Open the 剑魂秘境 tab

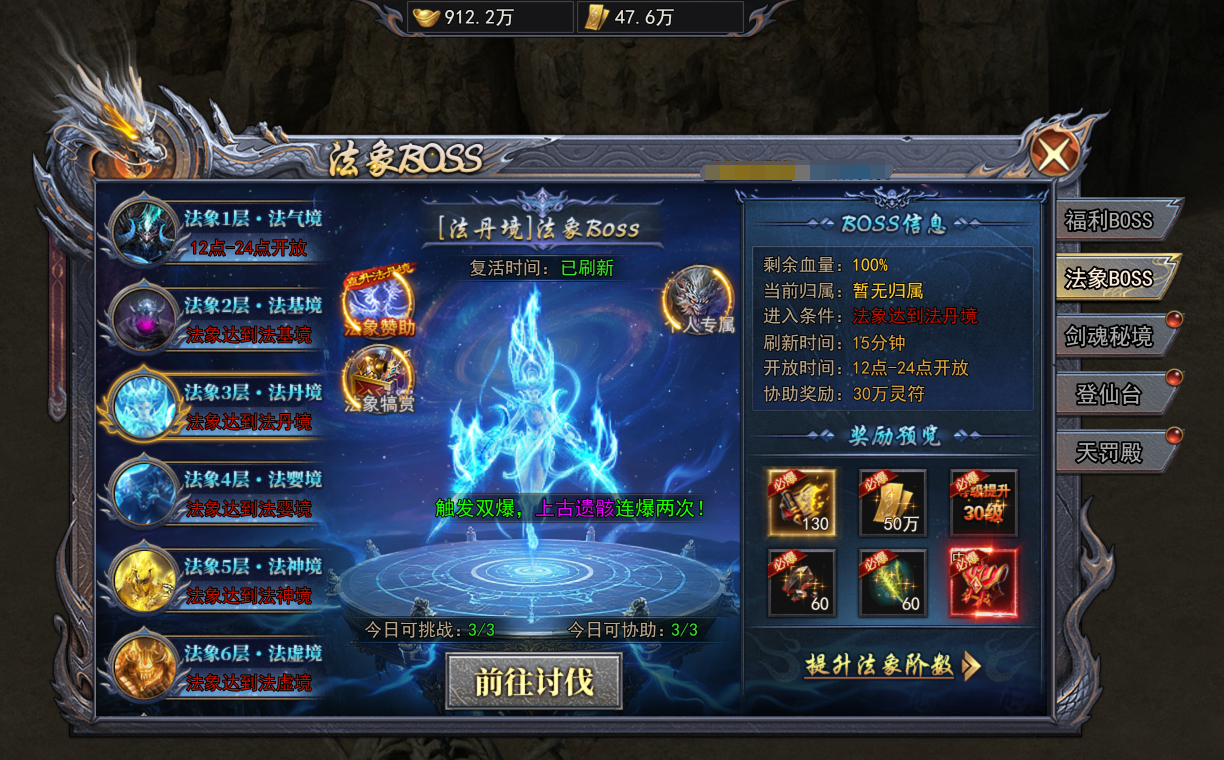tap(1109, 336)
